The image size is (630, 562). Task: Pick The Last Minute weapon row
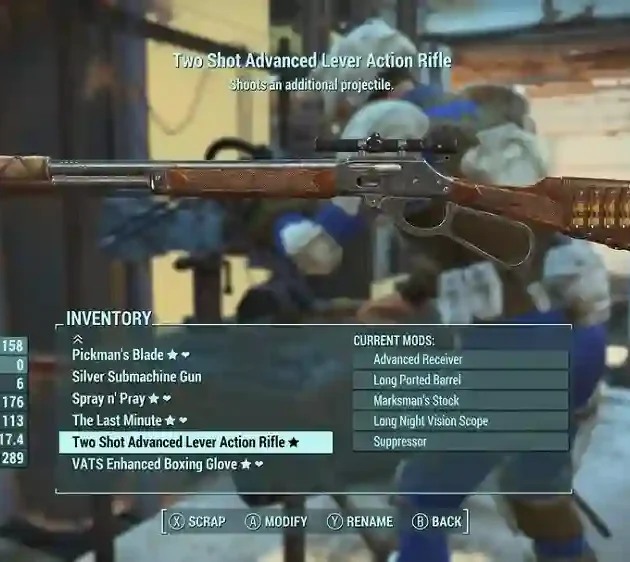click(129, 421)
